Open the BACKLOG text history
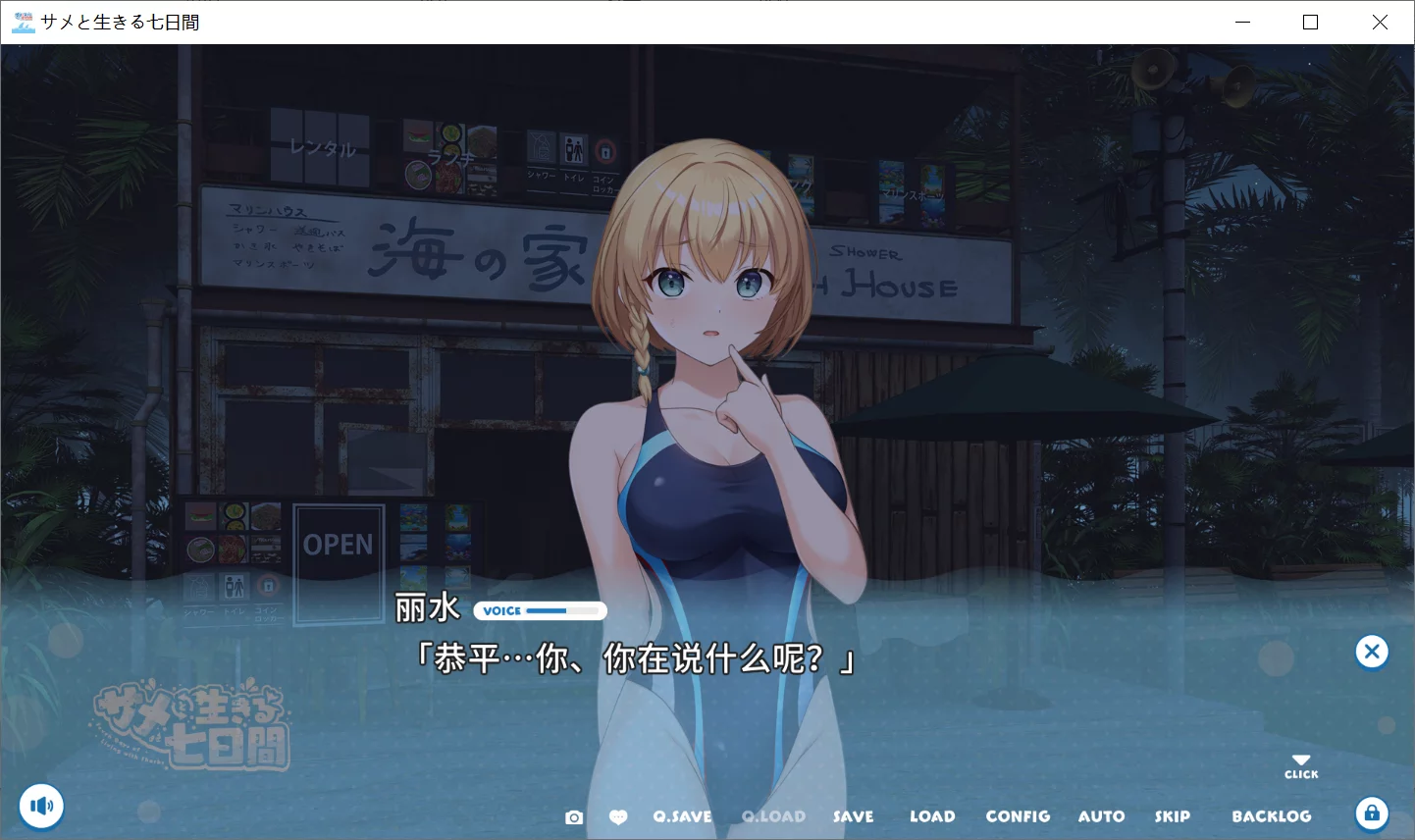 point(1272,815)
